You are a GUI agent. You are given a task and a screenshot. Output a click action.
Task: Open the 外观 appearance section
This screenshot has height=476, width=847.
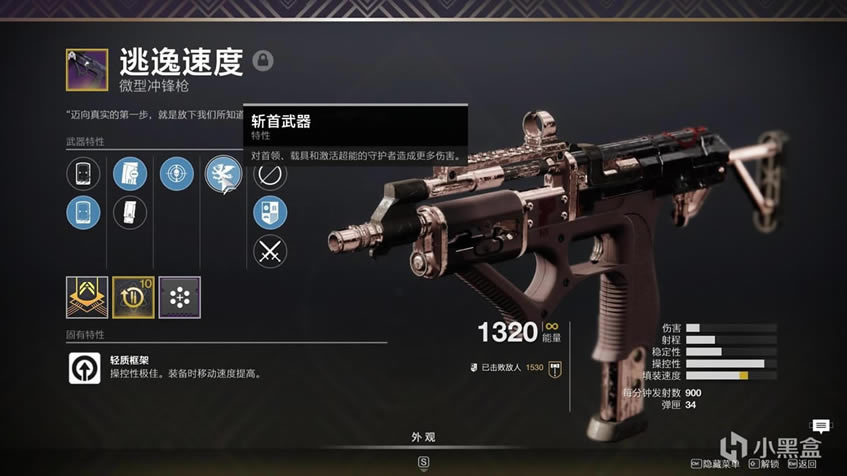pos(424,437)
